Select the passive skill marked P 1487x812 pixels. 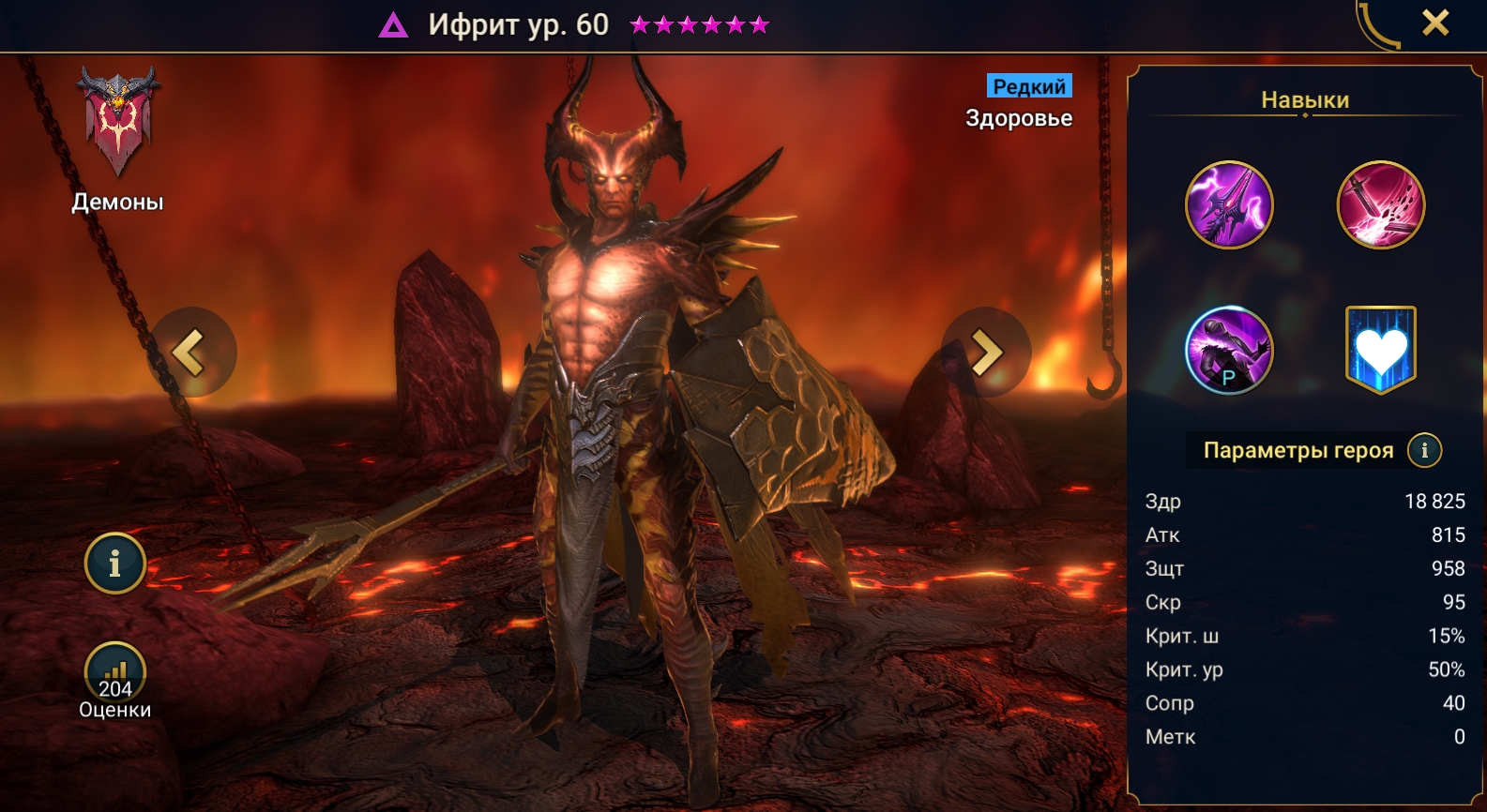tap(1229, 350)
